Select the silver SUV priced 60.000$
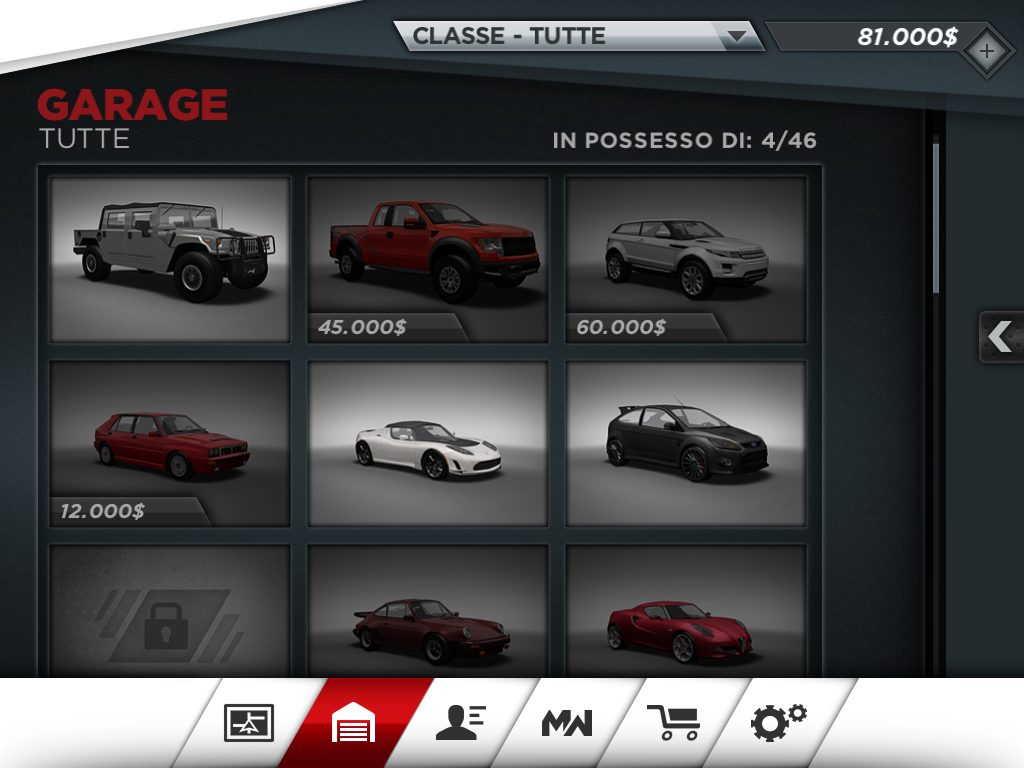This screenshot has width=1024, height=768. (x=686, y=259)
